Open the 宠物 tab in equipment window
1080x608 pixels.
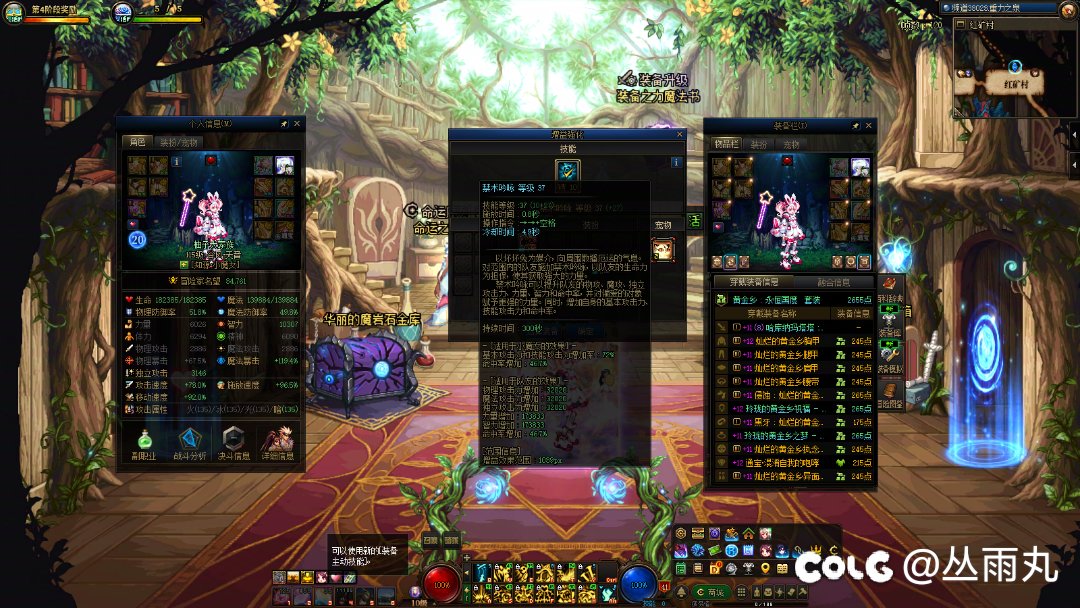click(791, 144)
